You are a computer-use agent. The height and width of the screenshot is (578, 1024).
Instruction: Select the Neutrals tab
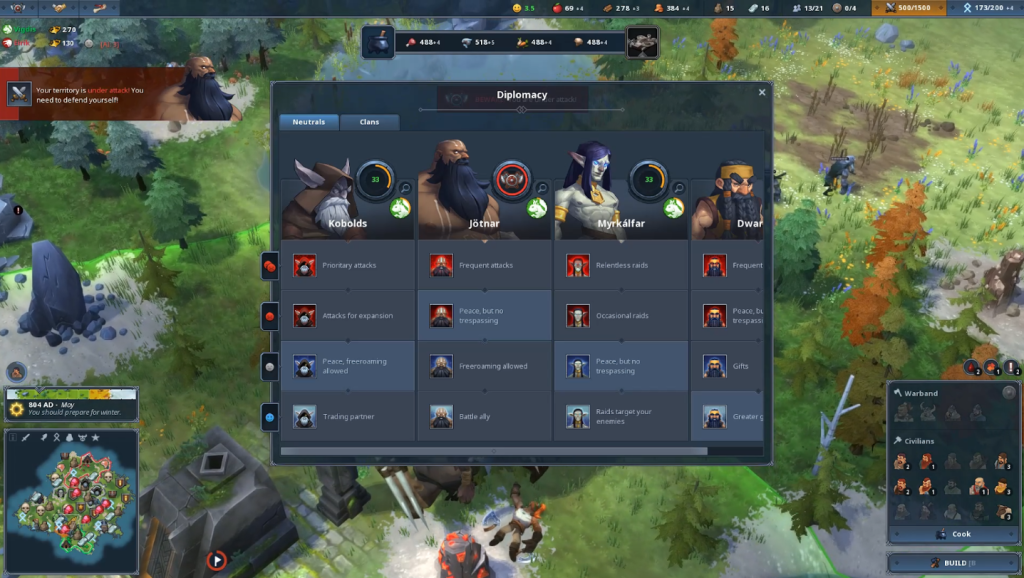[x=308, y=122]
